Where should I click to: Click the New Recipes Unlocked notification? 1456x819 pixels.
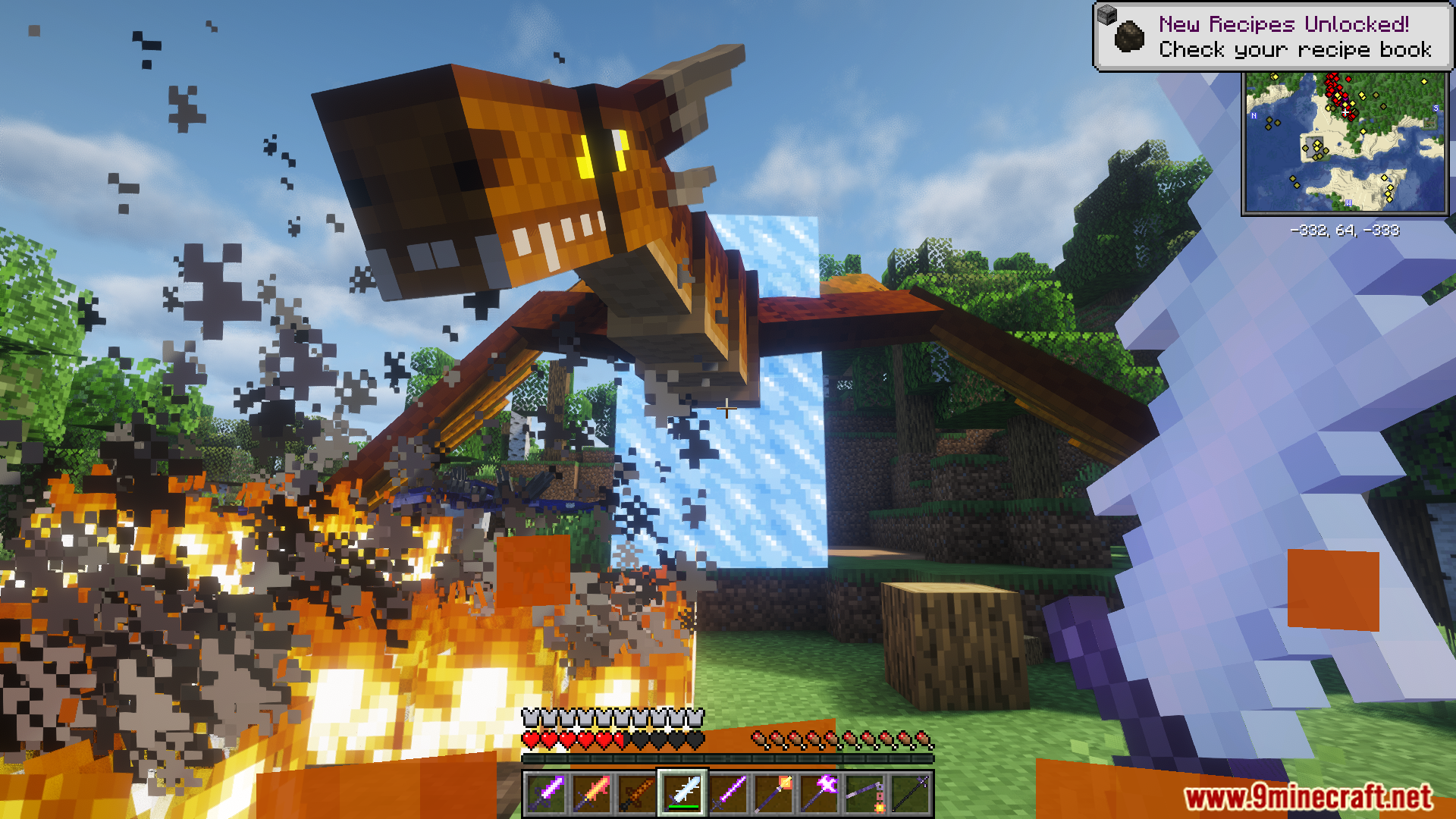pos(1272,36)
